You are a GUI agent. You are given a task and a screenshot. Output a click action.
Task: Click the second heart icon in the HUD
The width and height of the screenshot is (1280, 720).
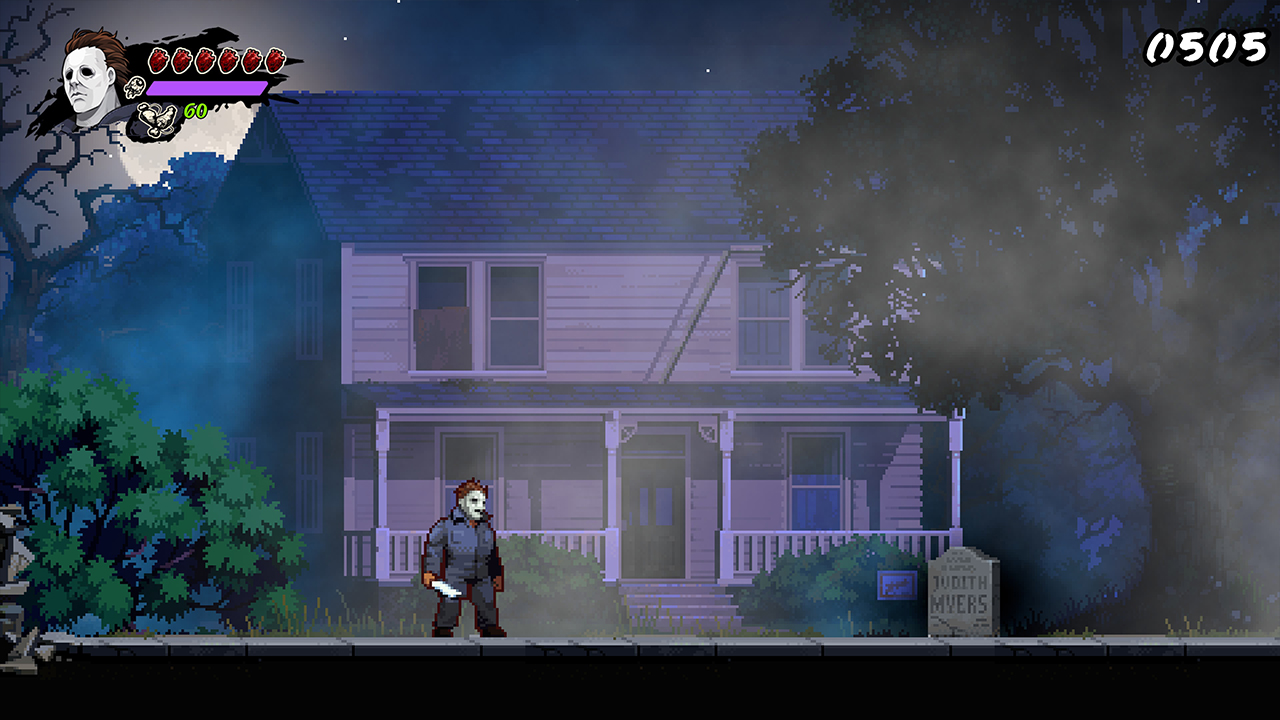click(x=181, y=58)
